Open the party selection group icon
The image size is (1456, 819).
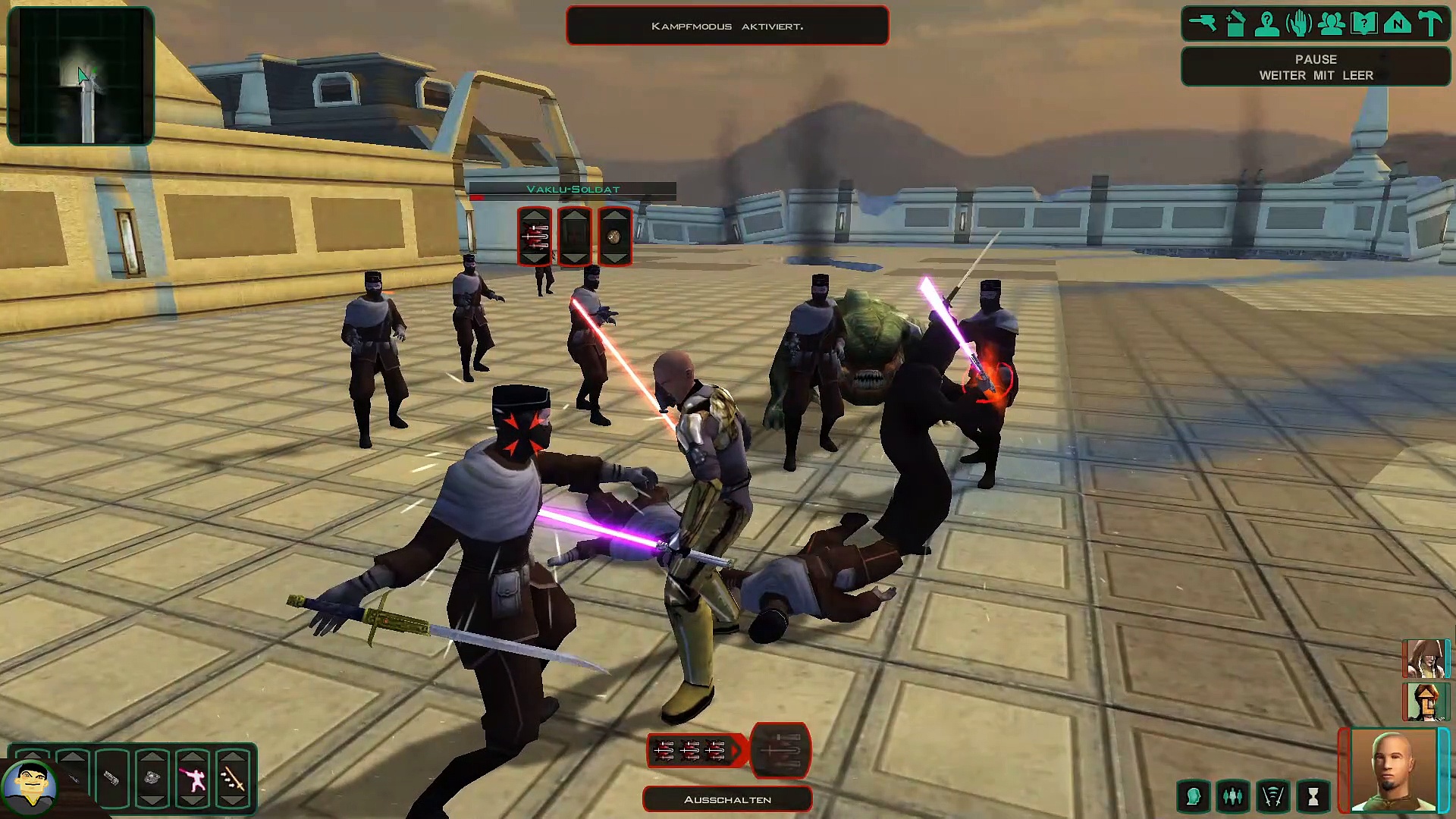pos(1332,24)
